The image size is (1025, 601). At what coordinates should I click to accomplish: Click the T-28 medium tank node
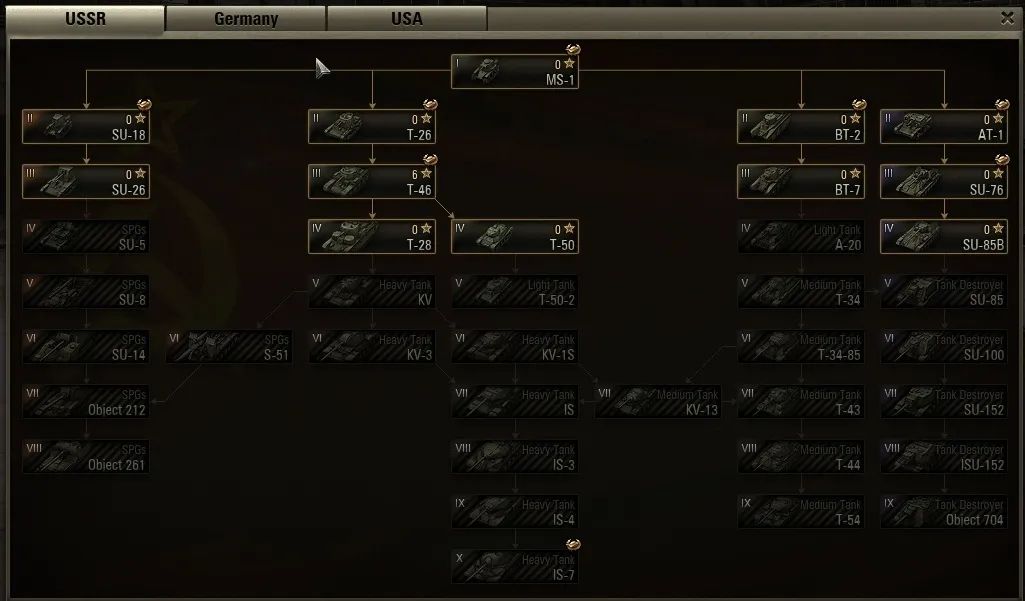pyautogui.click(x=372, y=237)
